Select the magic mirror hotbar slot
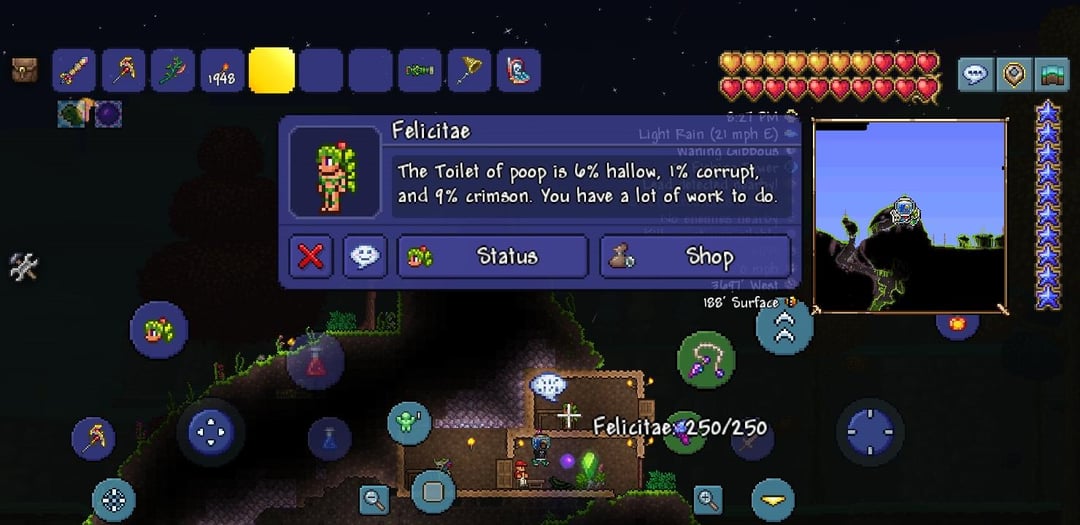This screenshot has width=1080, height=525. click(x=518, y=71)
